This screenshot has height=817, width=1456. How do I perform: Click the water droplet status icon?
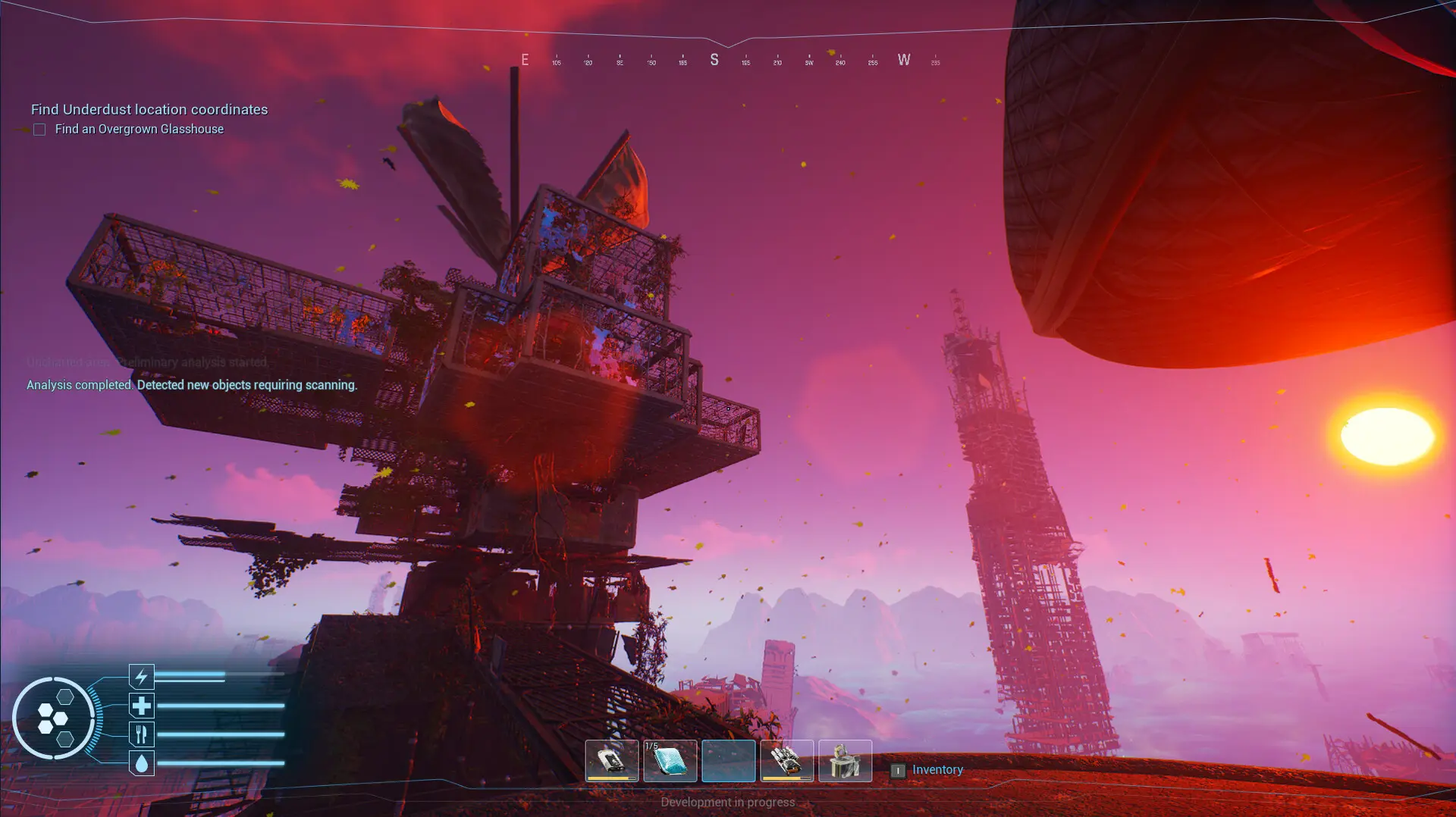coord(141,763)
